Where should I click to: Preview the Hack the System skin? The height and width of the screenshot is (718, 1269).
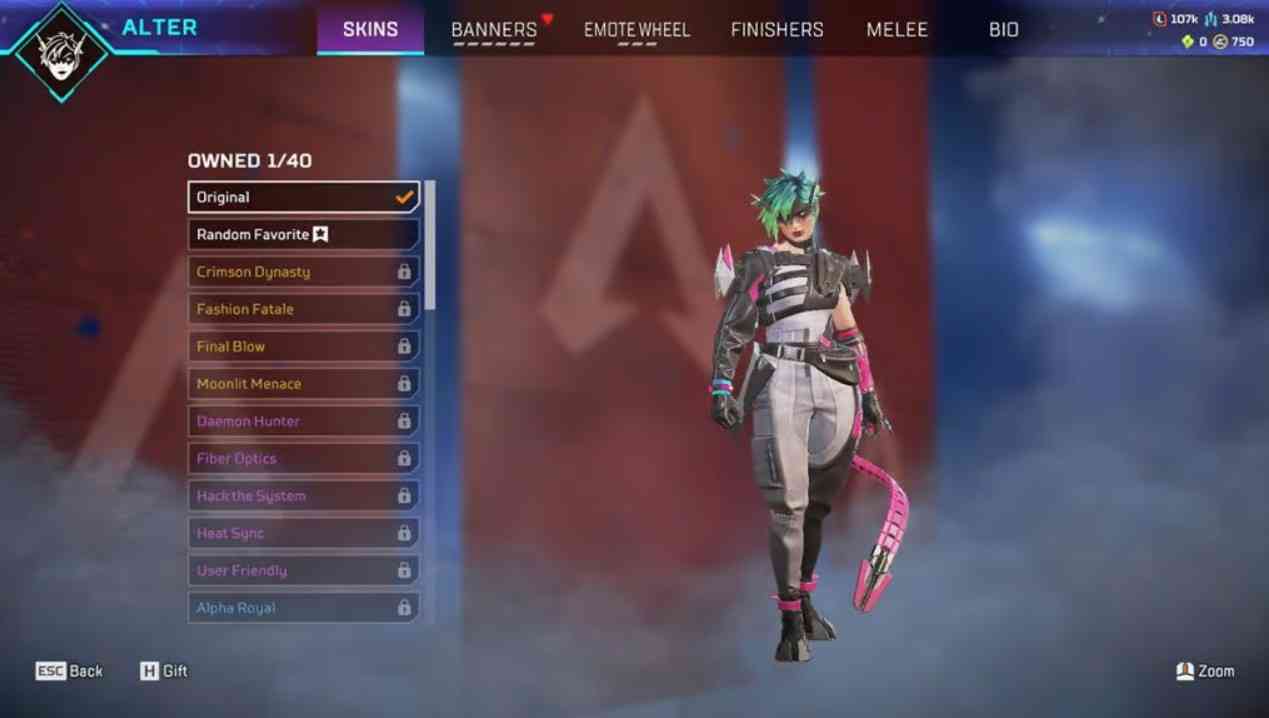click(x=303, y=496)
